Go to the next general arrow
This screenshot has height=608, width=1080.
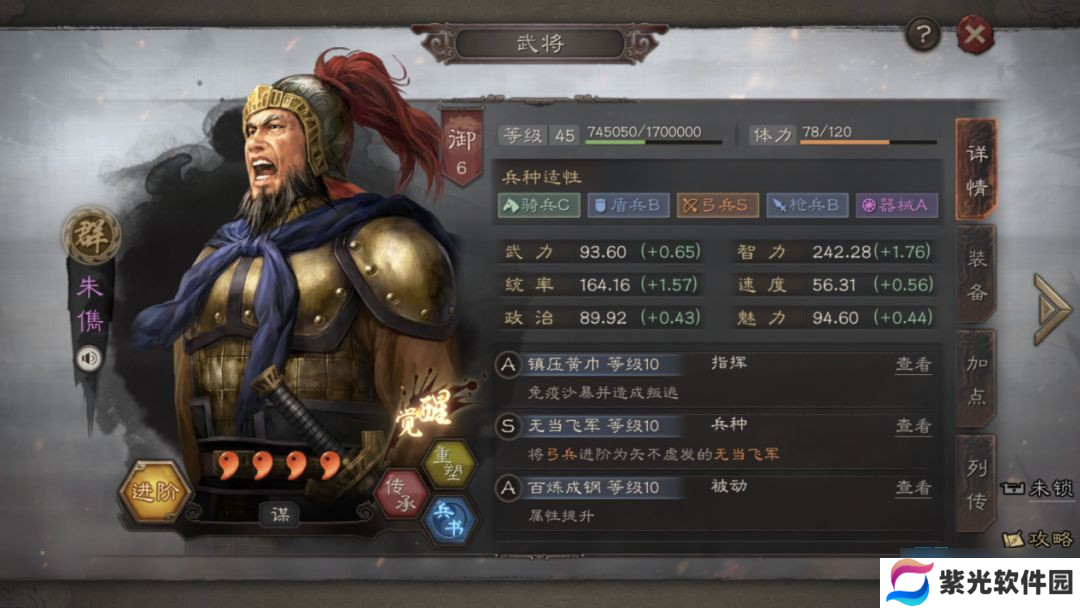[x=1052, y=308]
